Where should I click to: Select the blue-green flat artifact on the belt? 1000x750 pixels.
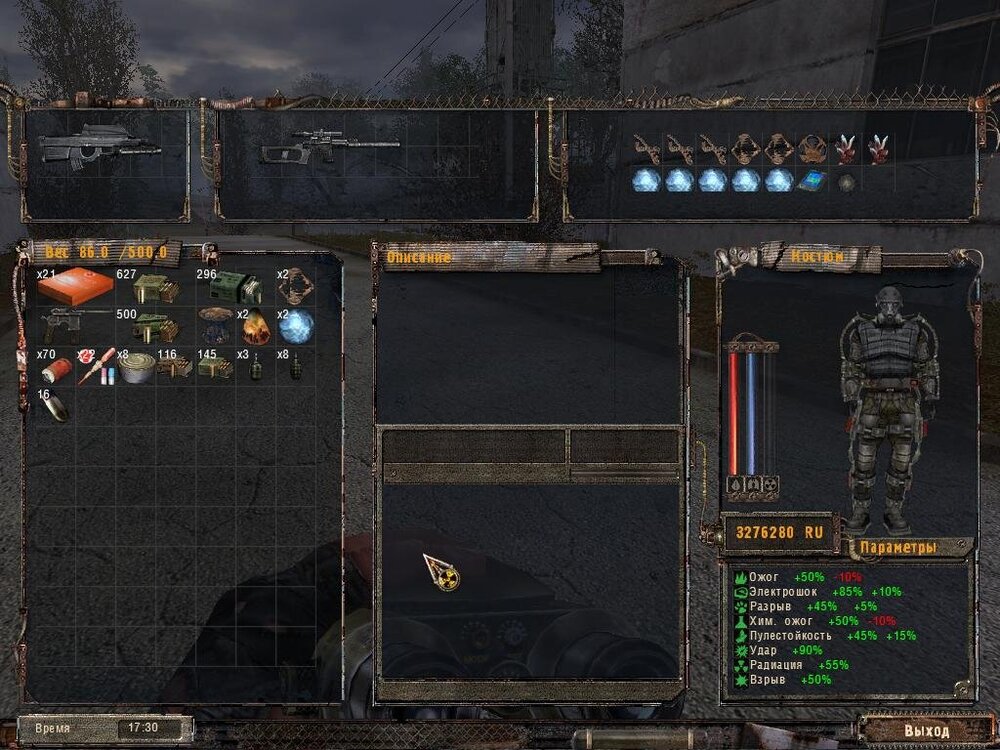coord(811,182)
